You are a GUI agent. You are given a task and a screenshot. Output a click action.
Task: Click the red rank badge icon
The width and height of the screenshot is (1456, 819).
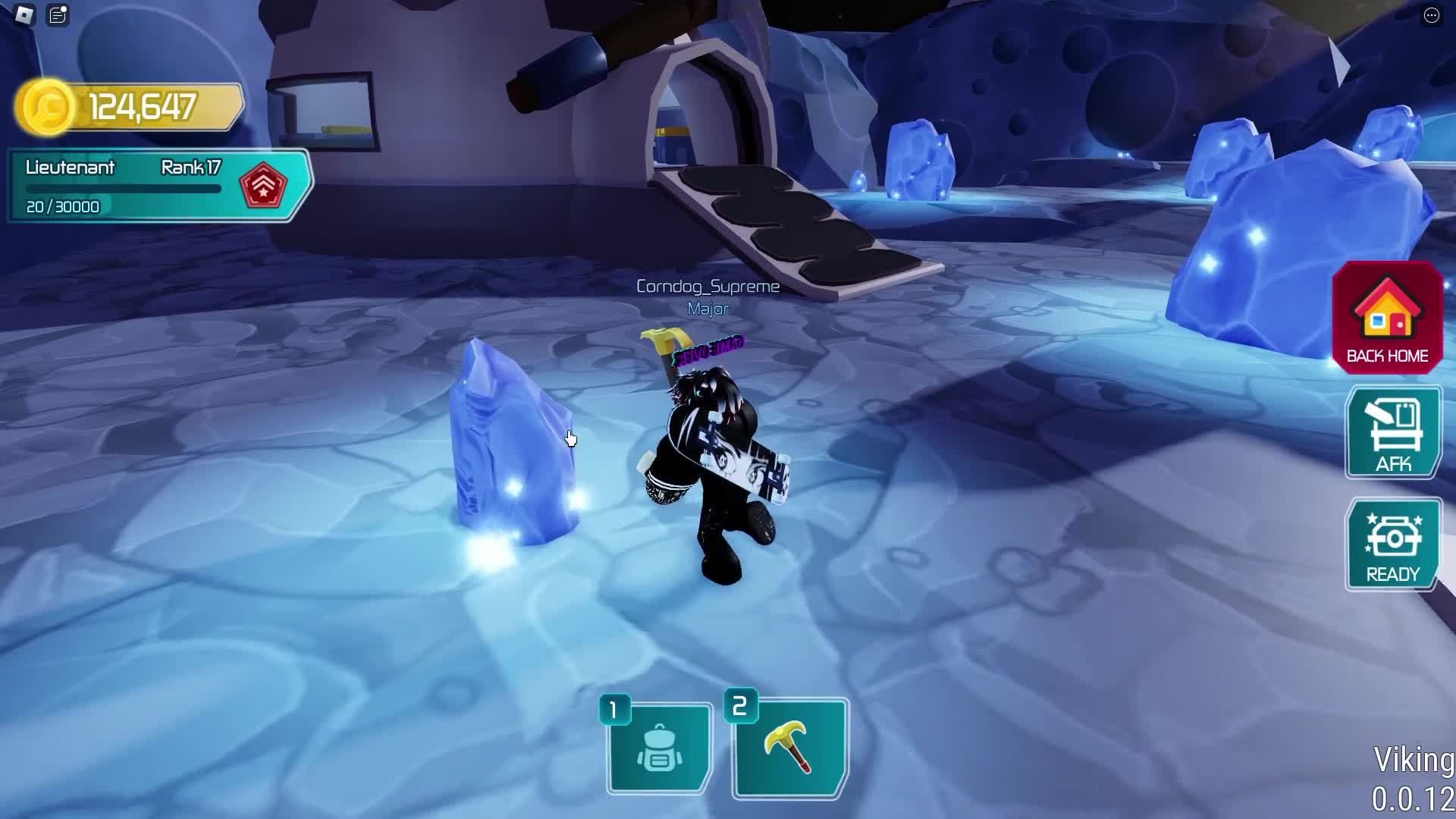[x=263, y=186]
